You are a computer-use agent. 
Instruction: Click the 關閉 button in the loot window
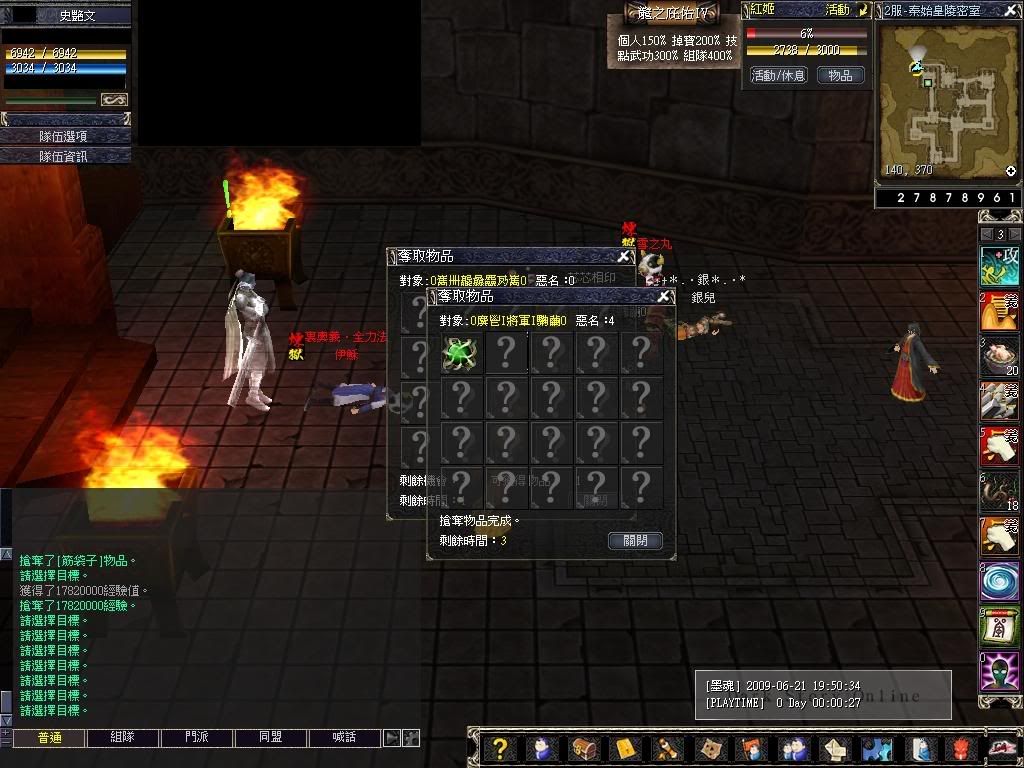click(x=635, y=541)
